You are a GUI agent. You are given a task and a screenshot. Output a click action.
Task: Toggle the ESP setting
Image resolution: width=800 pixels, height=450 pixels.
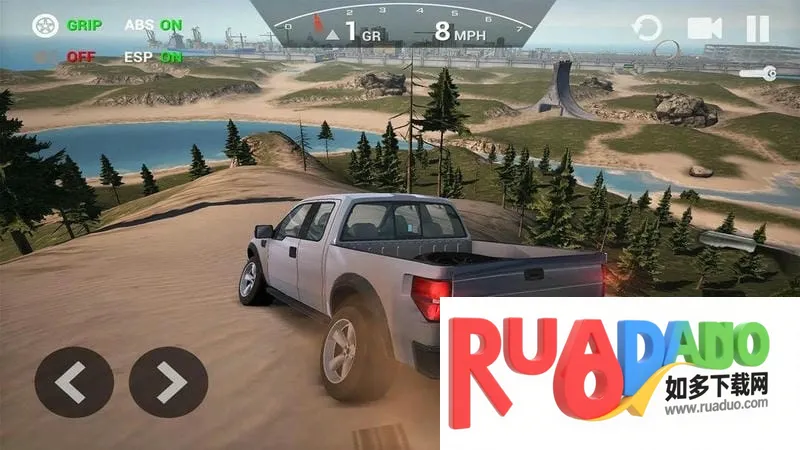pyautogui.click(x=153, y=56)
